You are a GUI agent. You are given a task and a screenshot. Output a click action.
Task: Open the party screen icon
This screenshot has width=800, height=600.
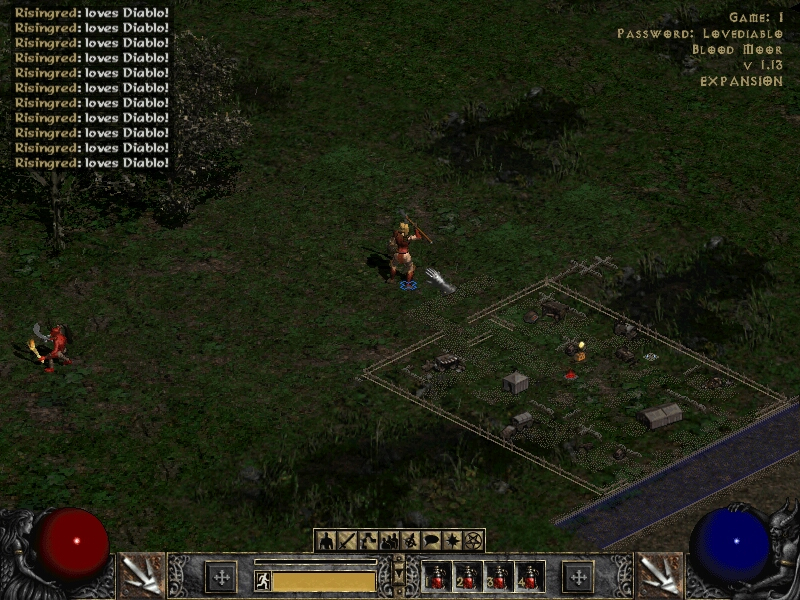[x=389, y=541]
